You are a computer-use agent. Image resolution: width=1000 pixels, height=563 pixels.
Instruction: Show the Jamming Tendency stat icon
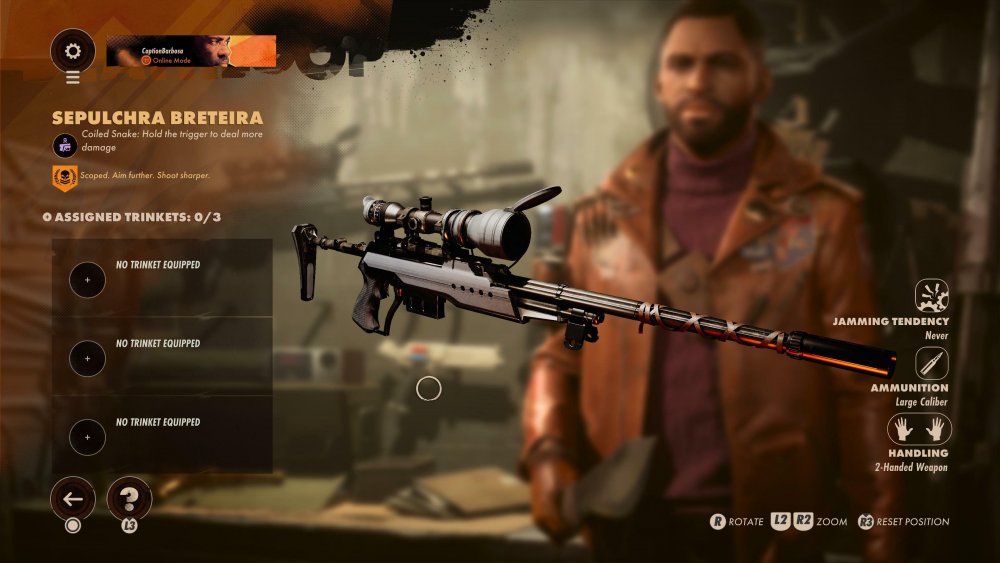(932, 296)
